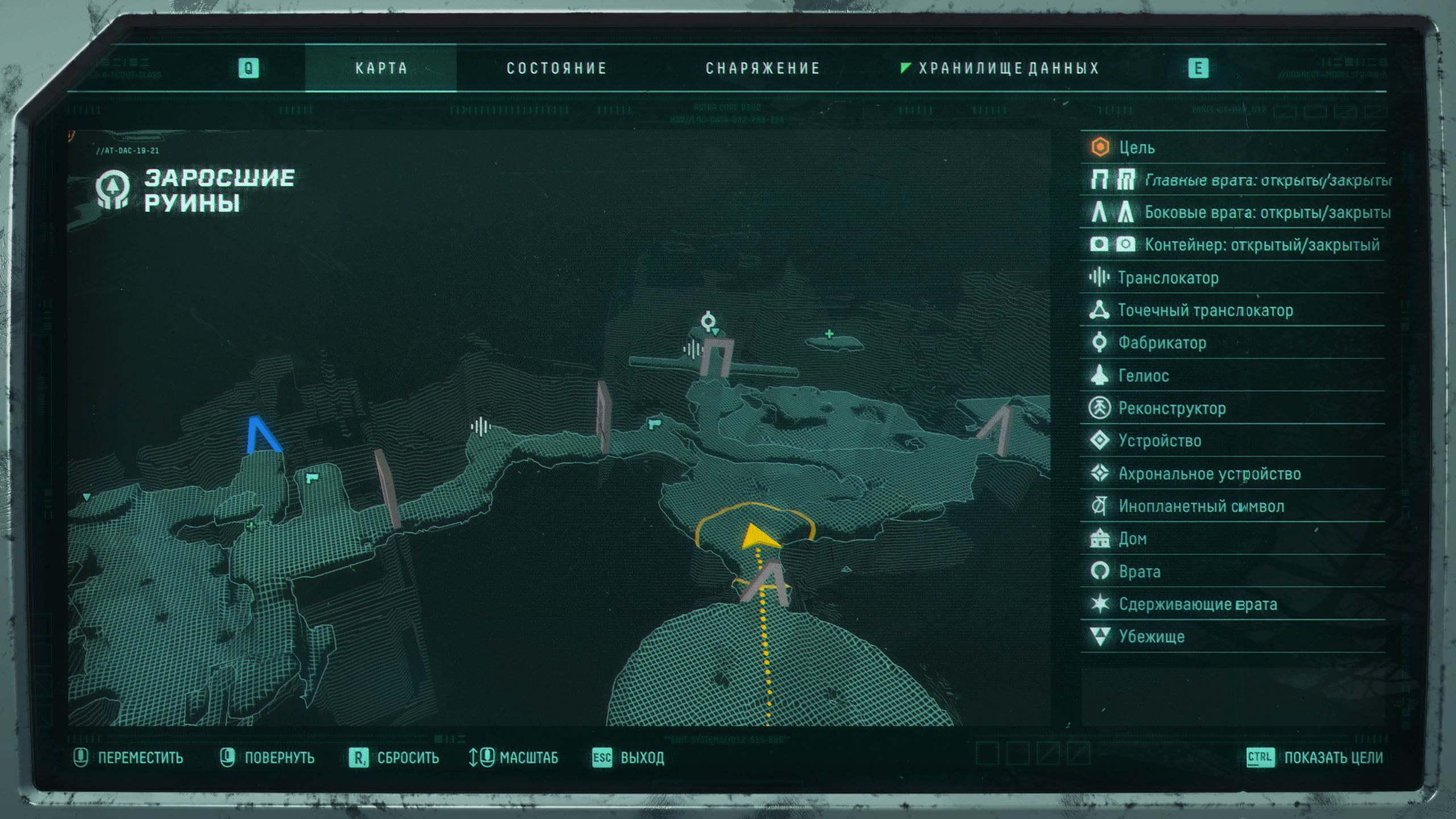Select the Карта tab
Viewport: 1456px width, 819px height.
(x=381, y=68)
